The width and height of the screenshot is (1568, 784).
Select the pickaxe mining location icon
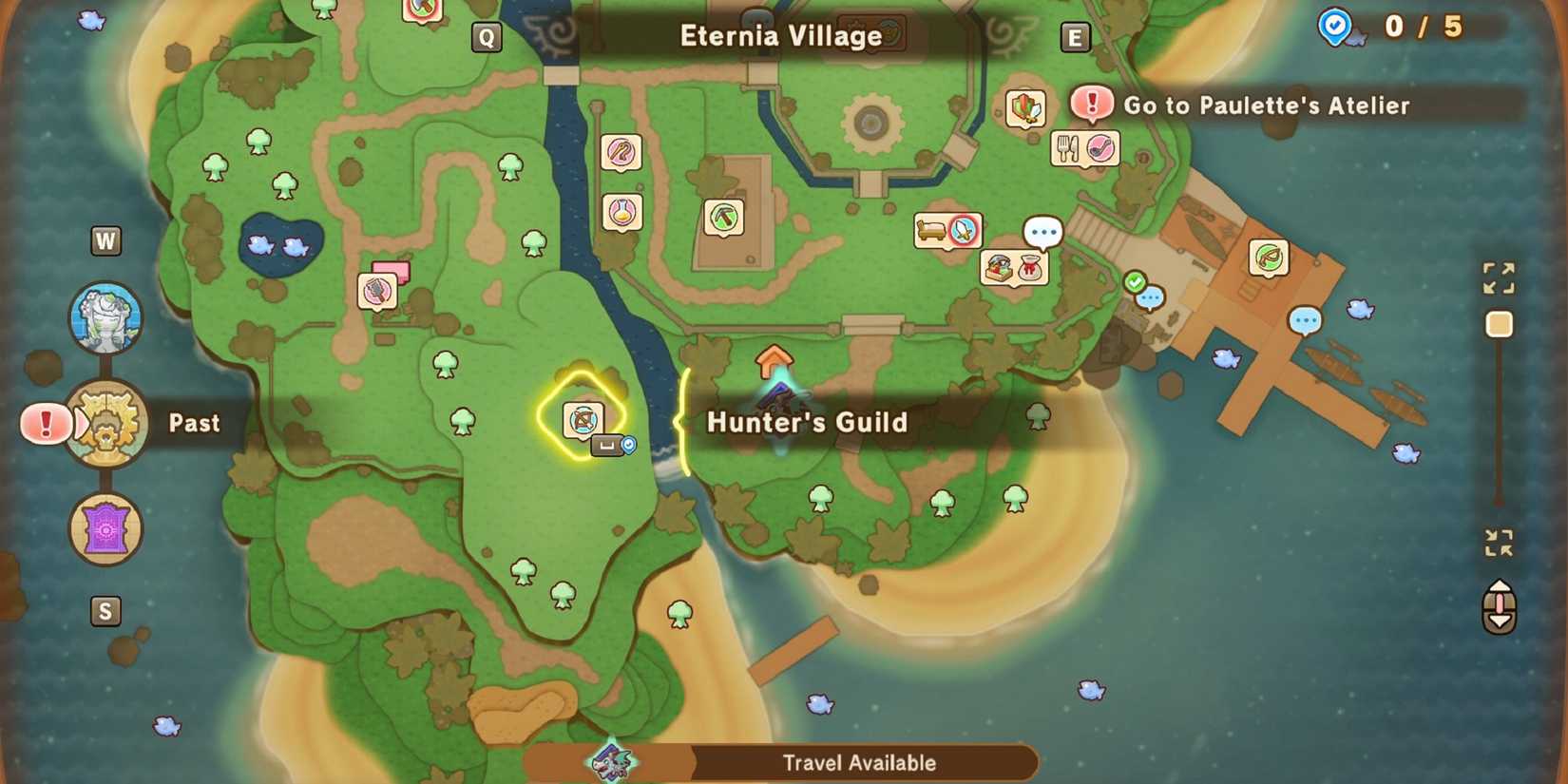point(724,217)
